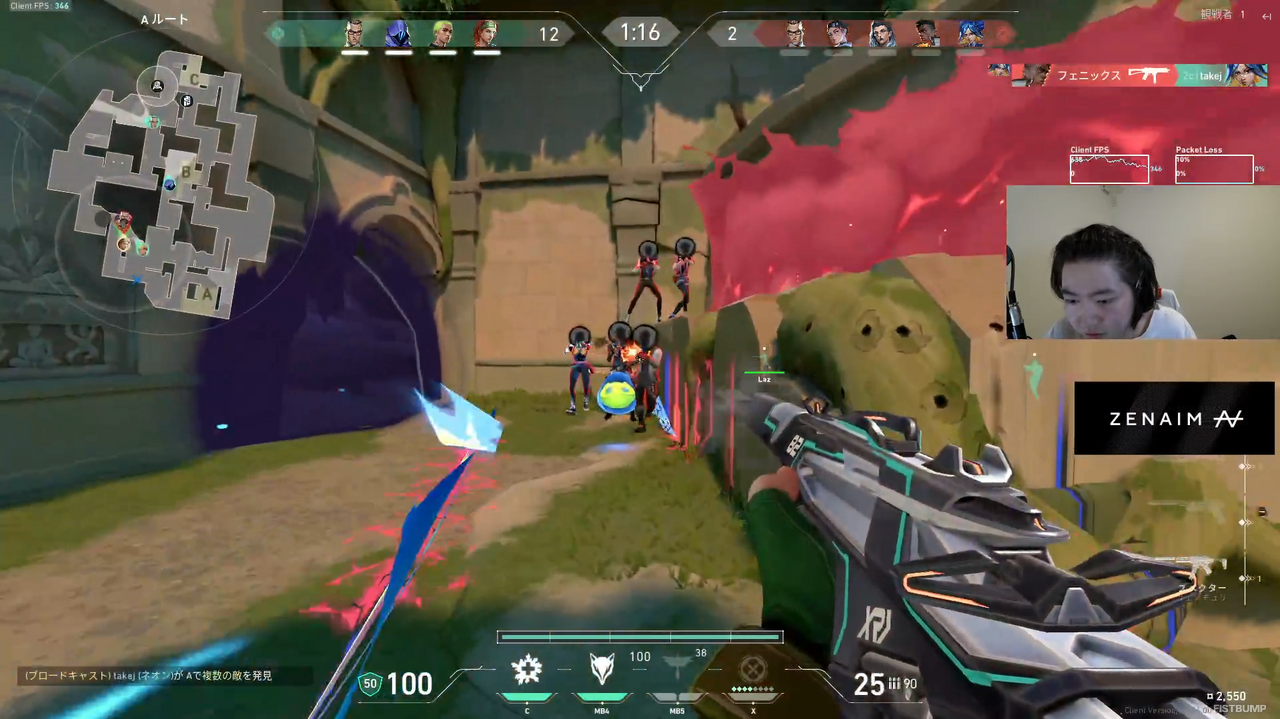Pick the green team's glasses-wearing agent portrait
The width and height of the screenshot is (1280, 719).
click(354, 34)
